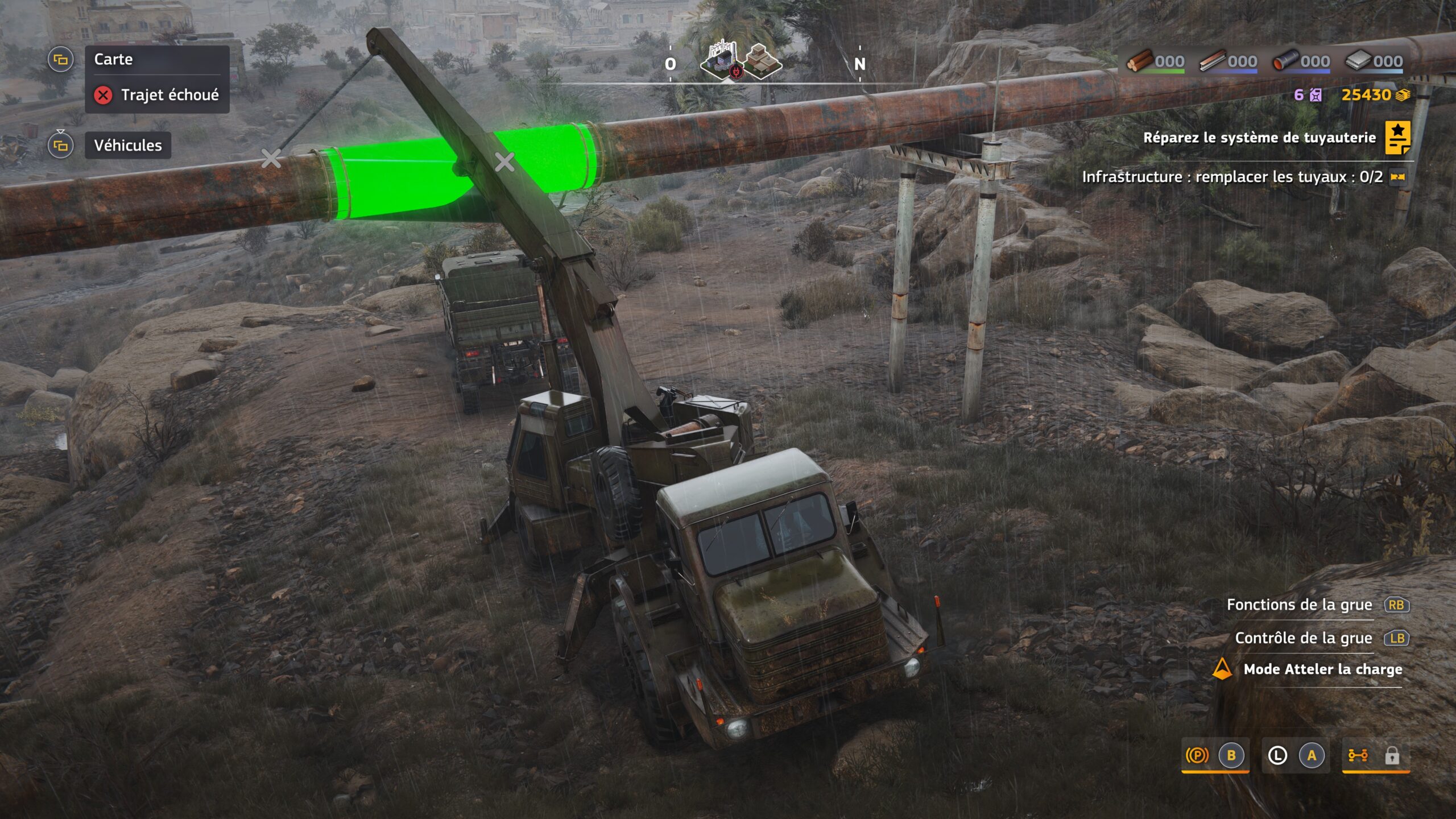
Task: Select the Réparez le système de tuyauterie objective
Action: (1259, 138)
